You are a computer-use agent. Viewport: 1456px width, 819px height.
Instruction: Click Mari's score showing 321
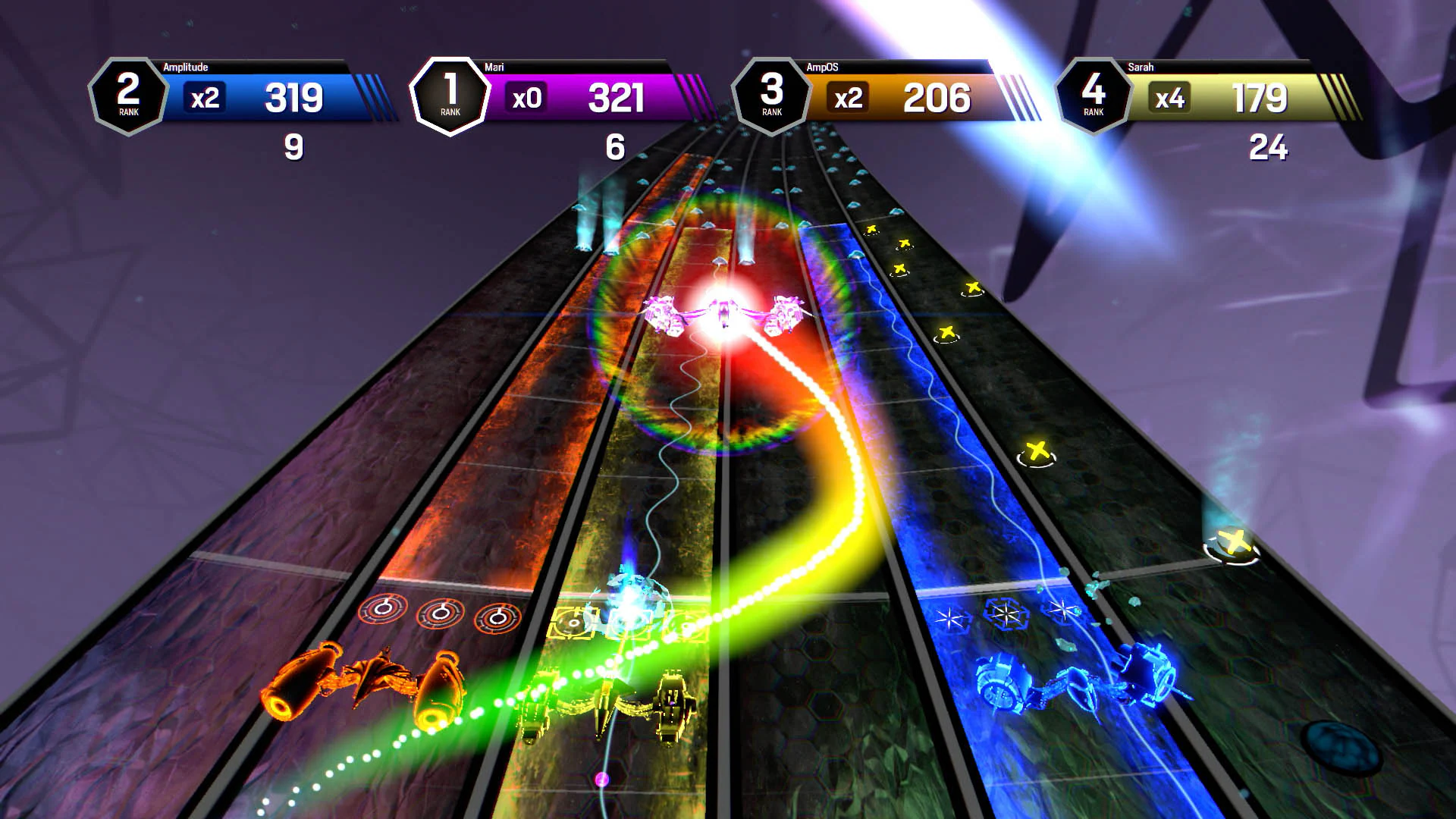(x=618, y=97)
